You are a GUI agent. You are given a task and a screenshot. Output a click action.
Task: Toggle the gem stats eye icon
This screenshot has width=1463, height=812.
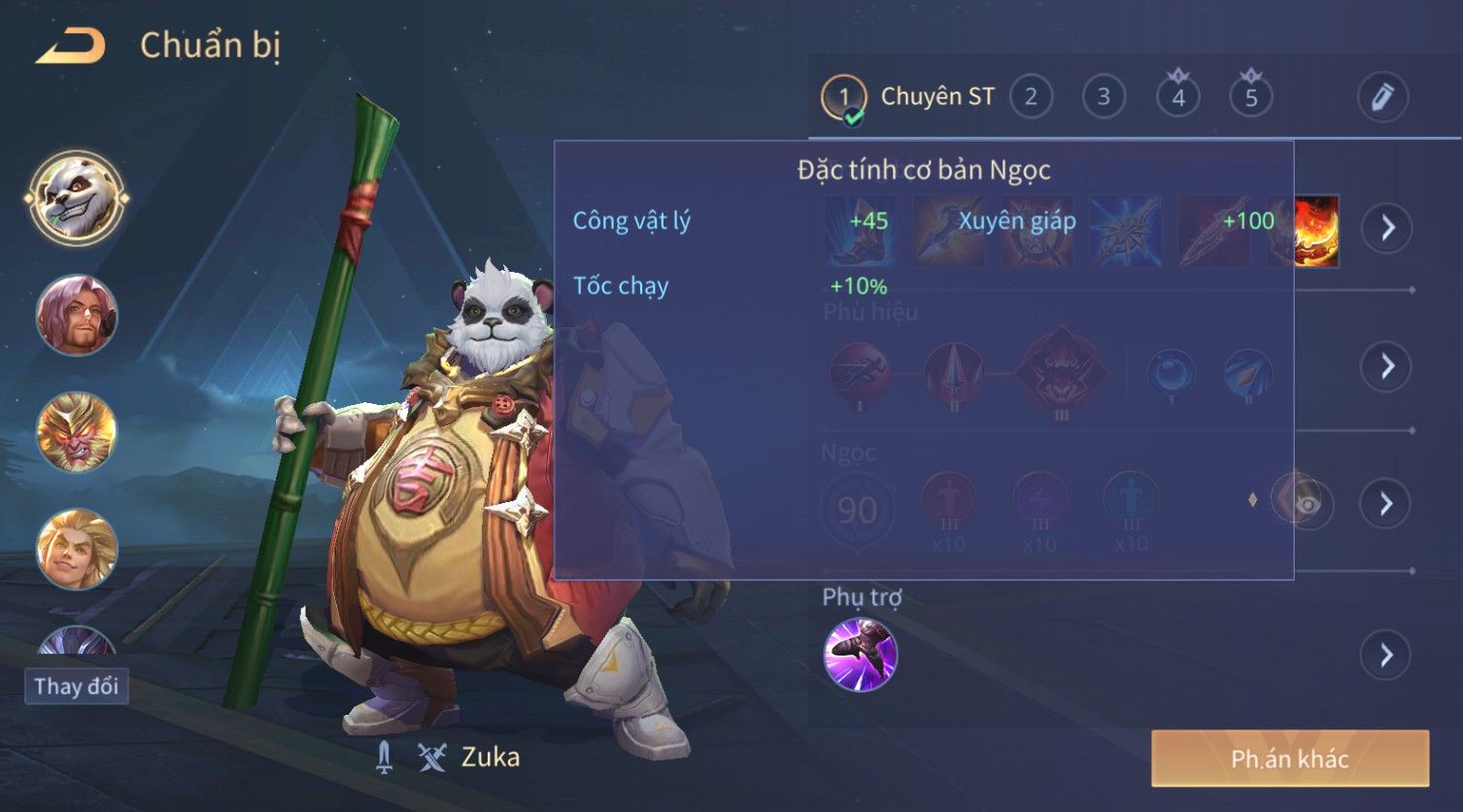click(x=1307, y=504)
